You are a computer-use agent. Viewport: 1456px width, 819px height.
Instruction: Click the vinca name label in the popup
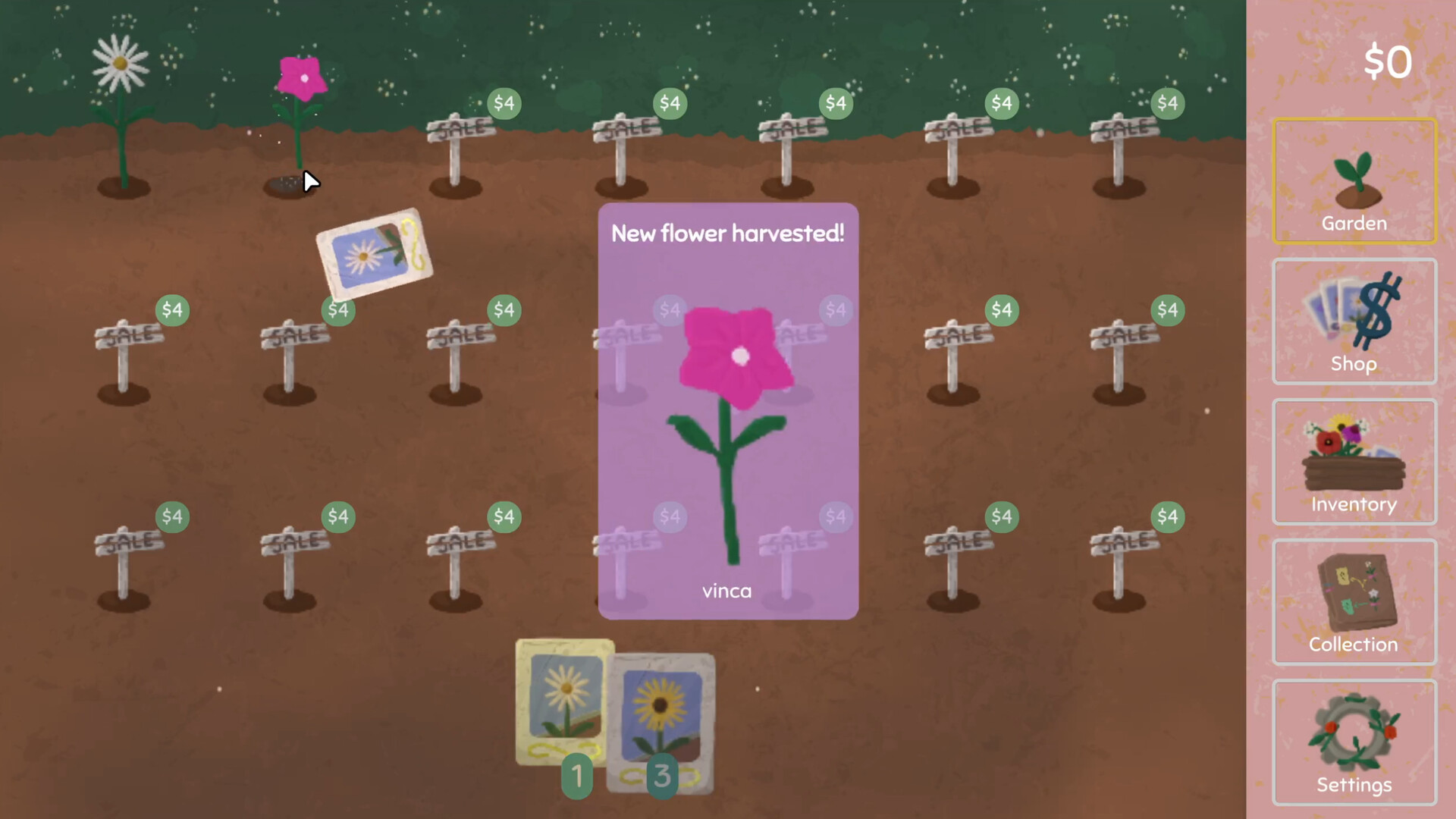click(726, 591)
